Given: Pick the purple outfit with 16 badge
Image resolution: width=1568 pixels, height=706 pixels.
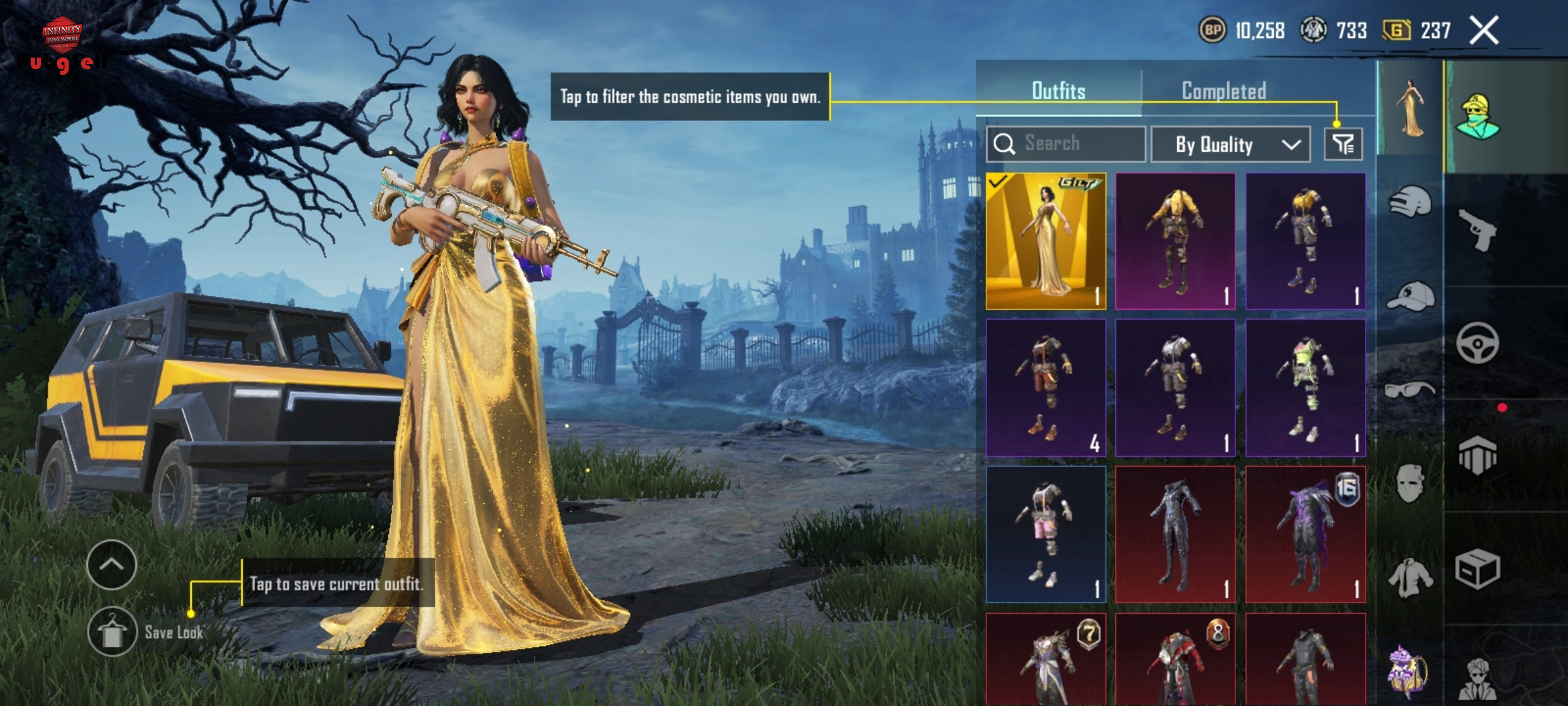Looking at the screenshot, I should click(1305, 534).
